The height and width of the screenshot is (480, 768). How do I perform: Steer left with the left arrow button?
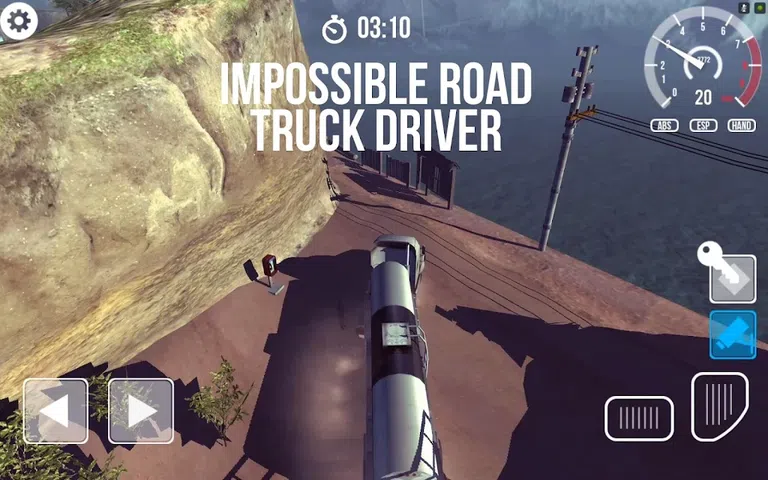click(56, 411)
